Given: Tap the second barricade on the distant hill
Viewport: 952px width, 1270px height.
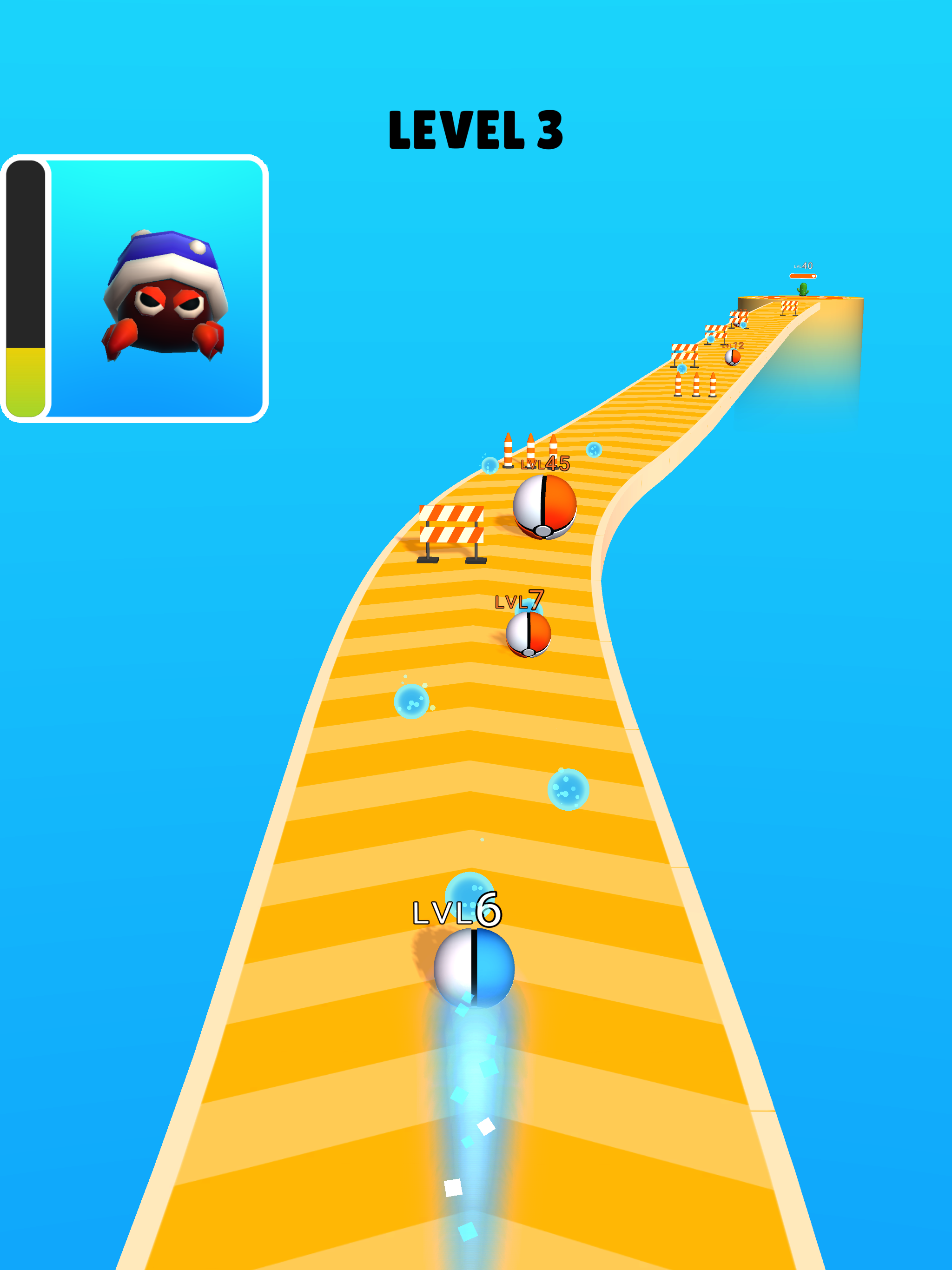Looking at the screenshot, I should tap(716, 332).
